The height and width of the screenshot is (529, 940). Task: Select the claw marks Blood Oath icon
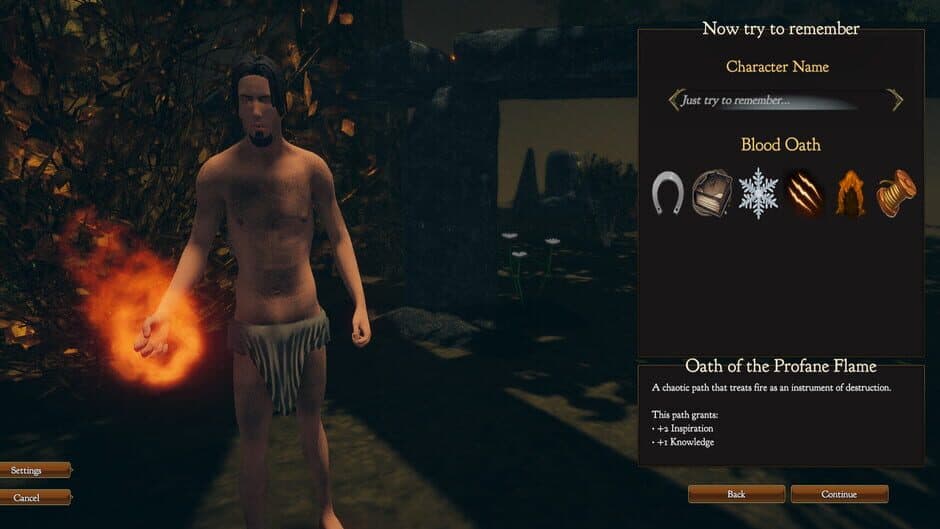click(x=803, y=193)
